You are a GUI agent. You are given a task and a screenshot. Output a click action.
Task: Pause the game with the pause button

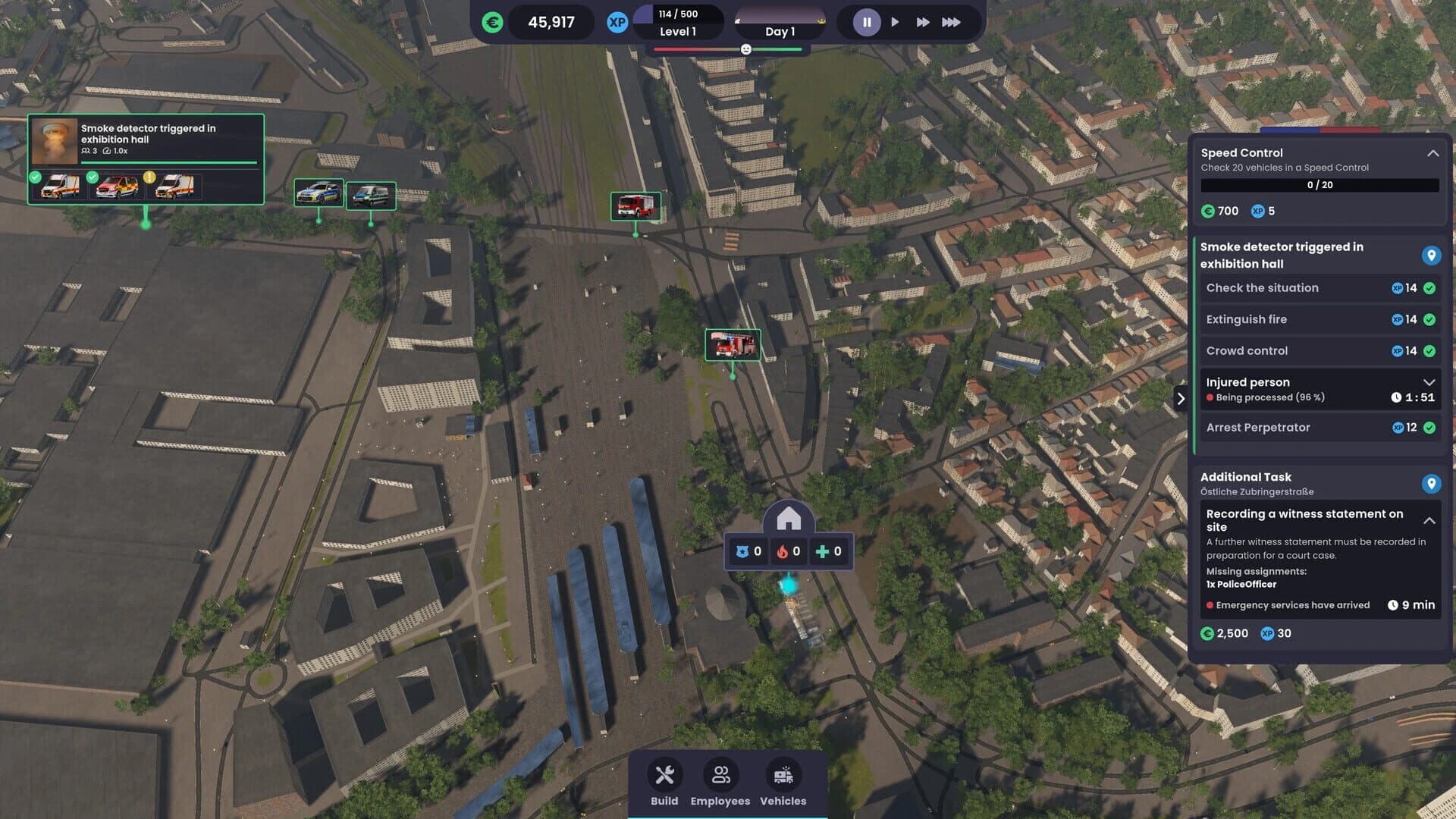865,22
